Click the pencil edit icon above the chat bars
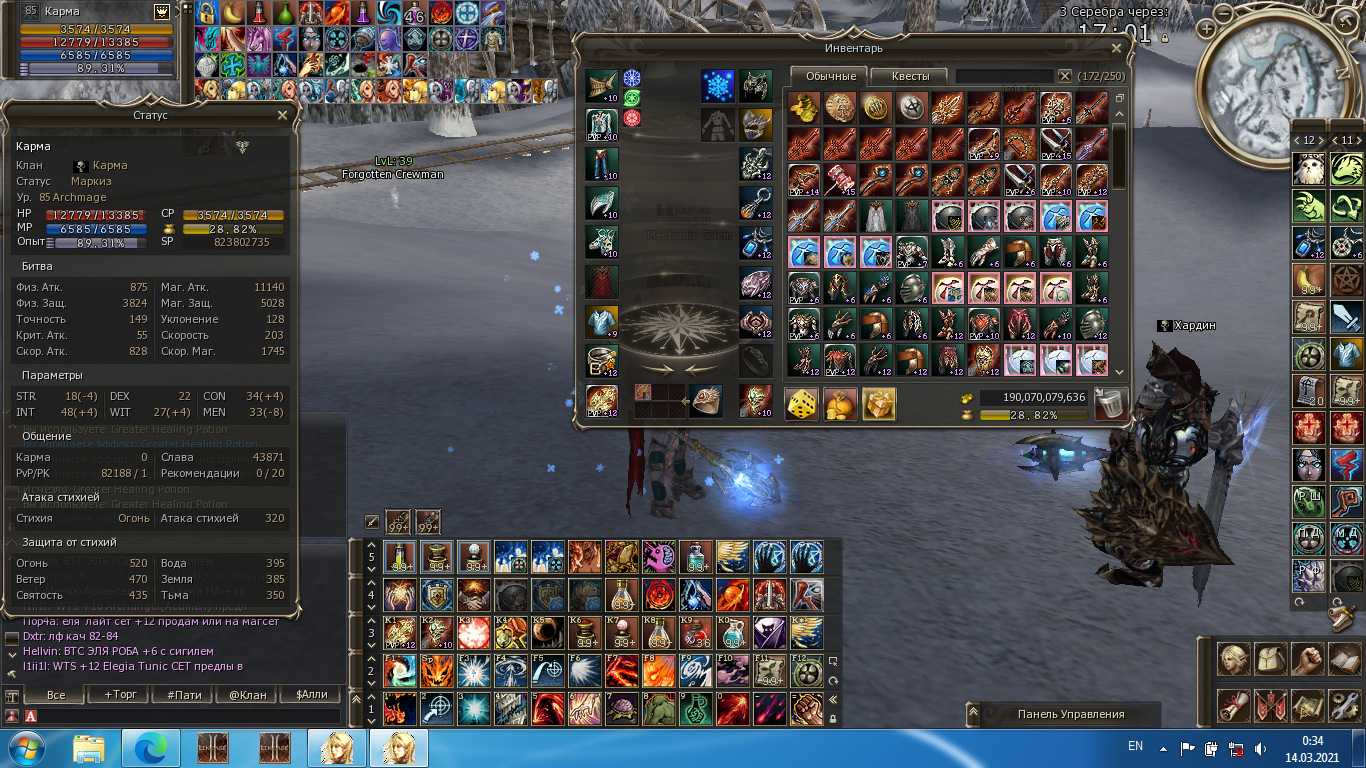This screenshot has height=768, width=1366. click(x=372, y=522)
